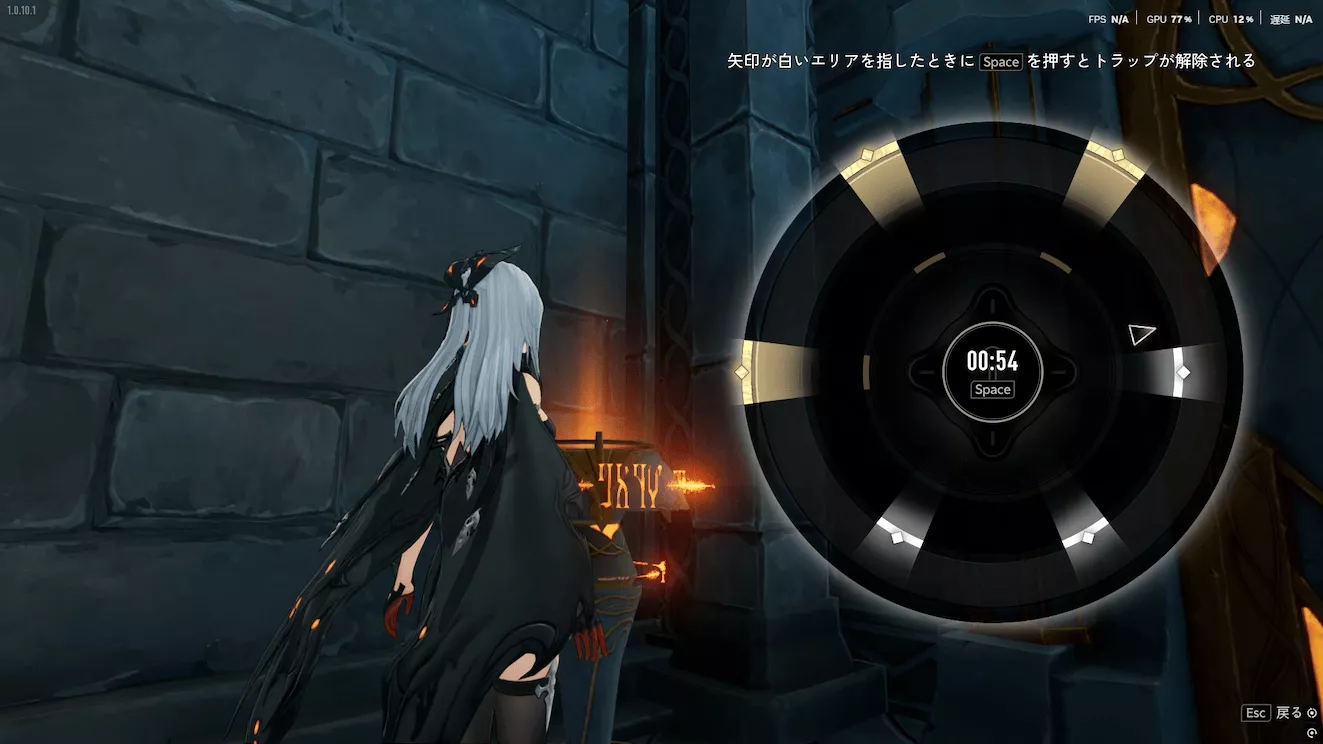Click the 00:54 countdown timer
The image size is (1323, 744).
(991, 362)
